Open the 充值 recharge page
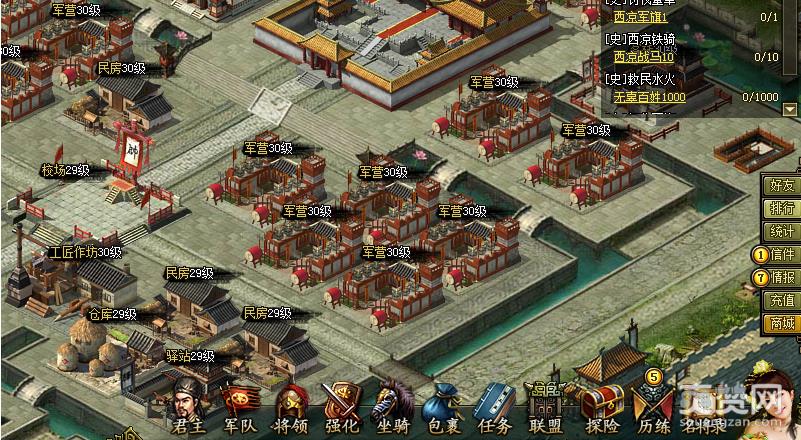The image size is (801, 440). [782, 300]
